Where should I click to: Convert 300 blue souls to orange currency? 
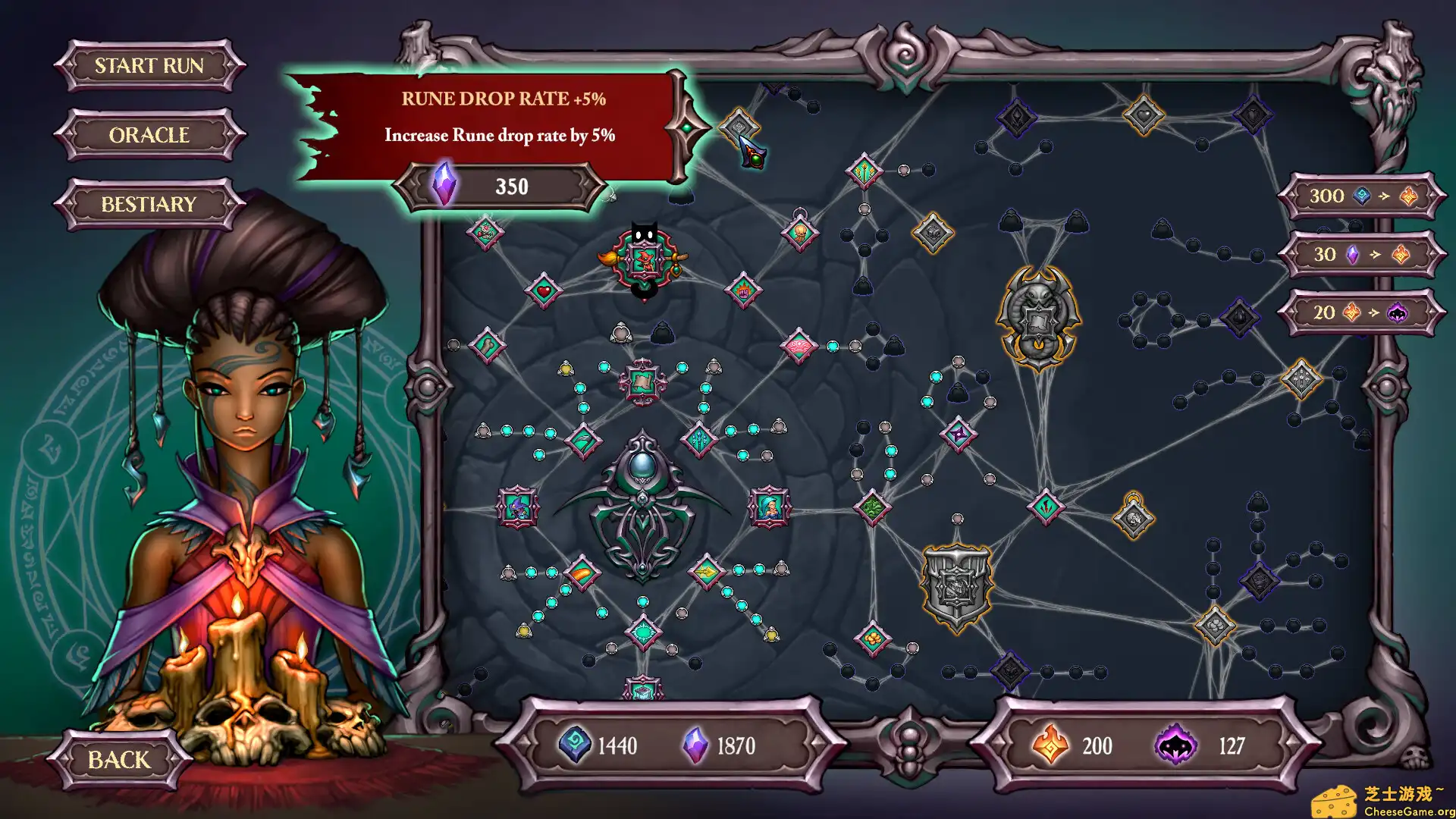point(1362,196)
